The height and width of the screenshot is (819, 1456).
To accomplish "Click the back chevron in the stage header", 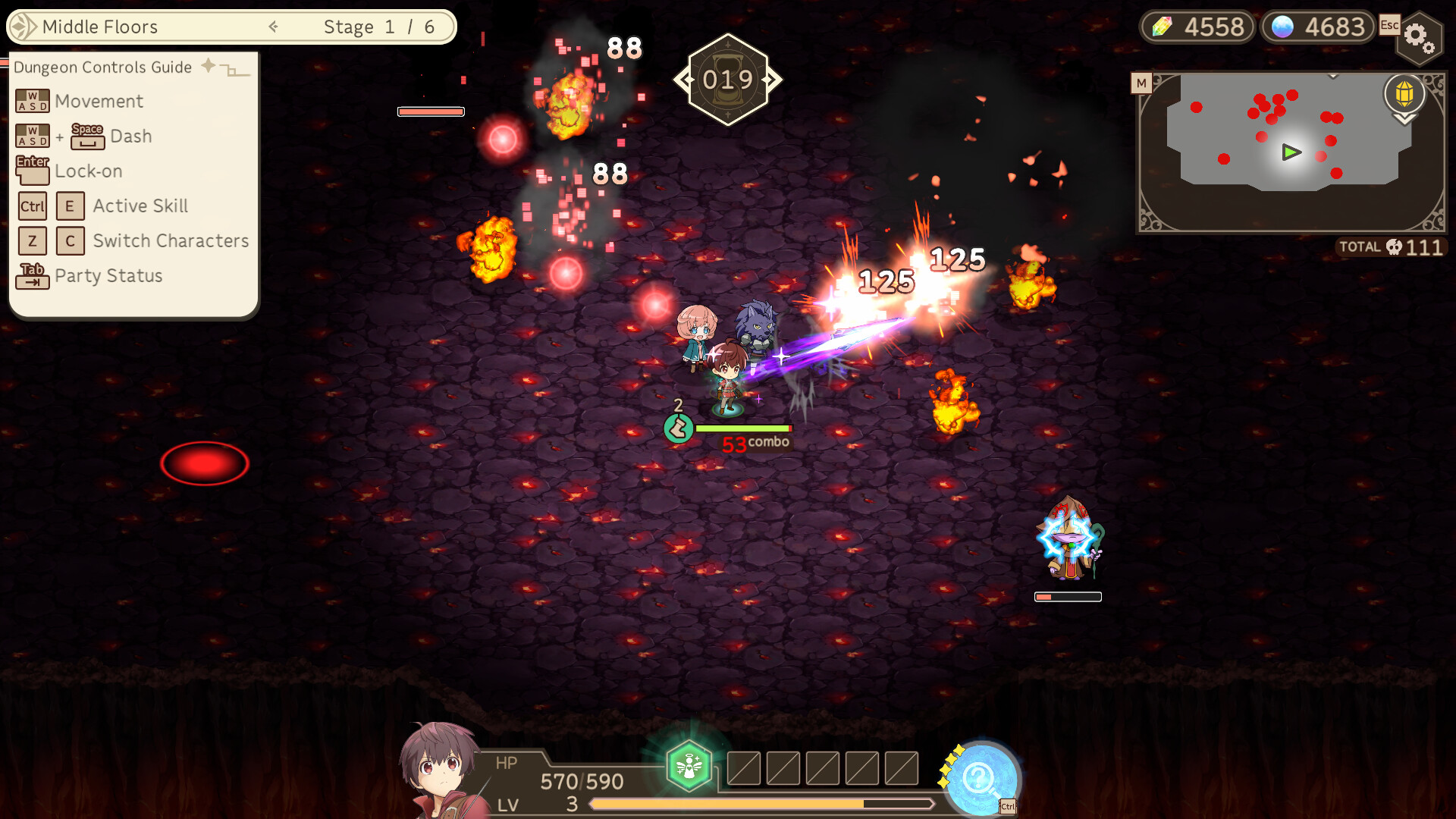I will (272, 27).
